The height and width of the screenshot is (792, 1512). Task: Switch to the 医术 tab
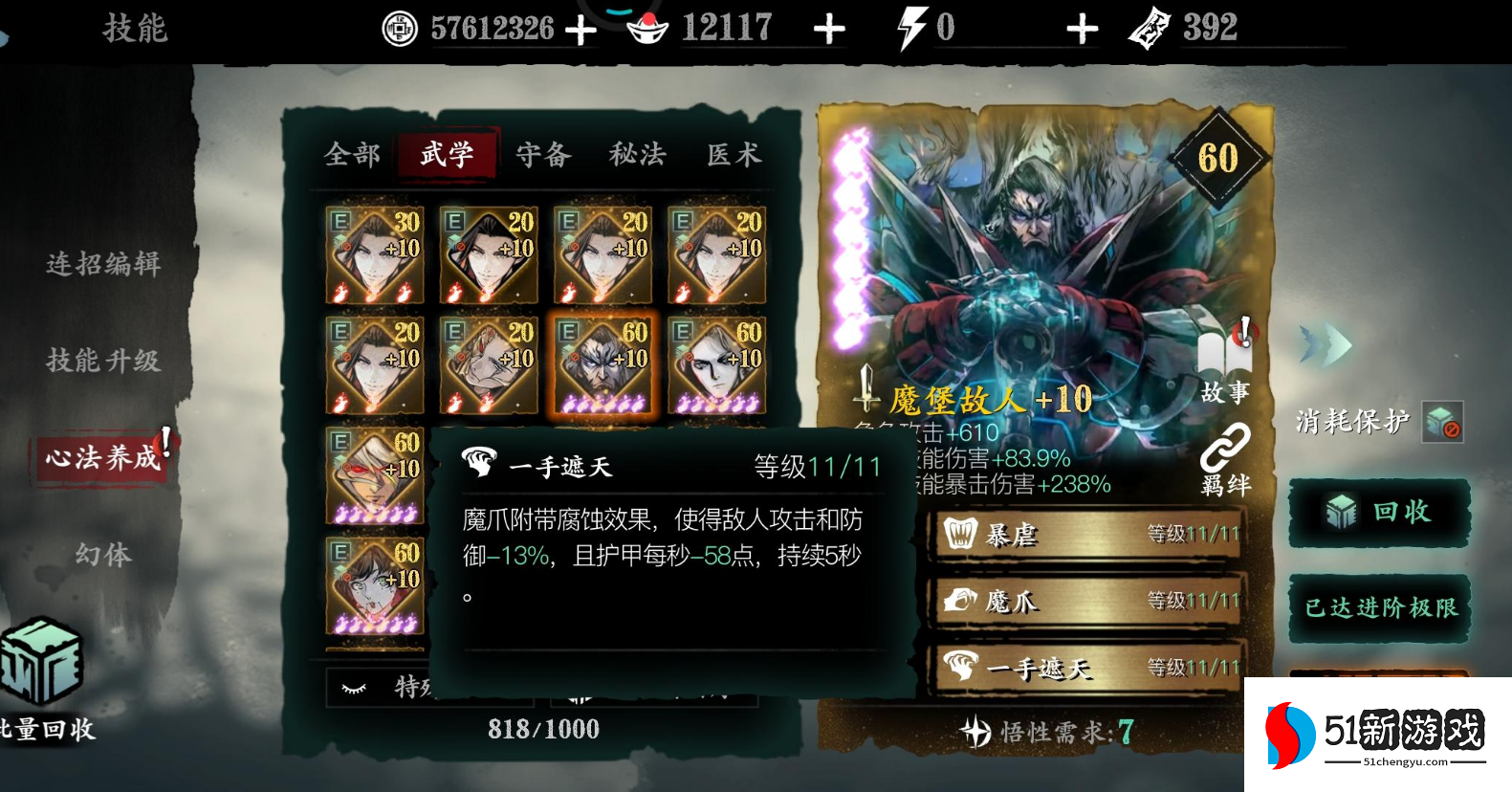[x=734, y=154]
